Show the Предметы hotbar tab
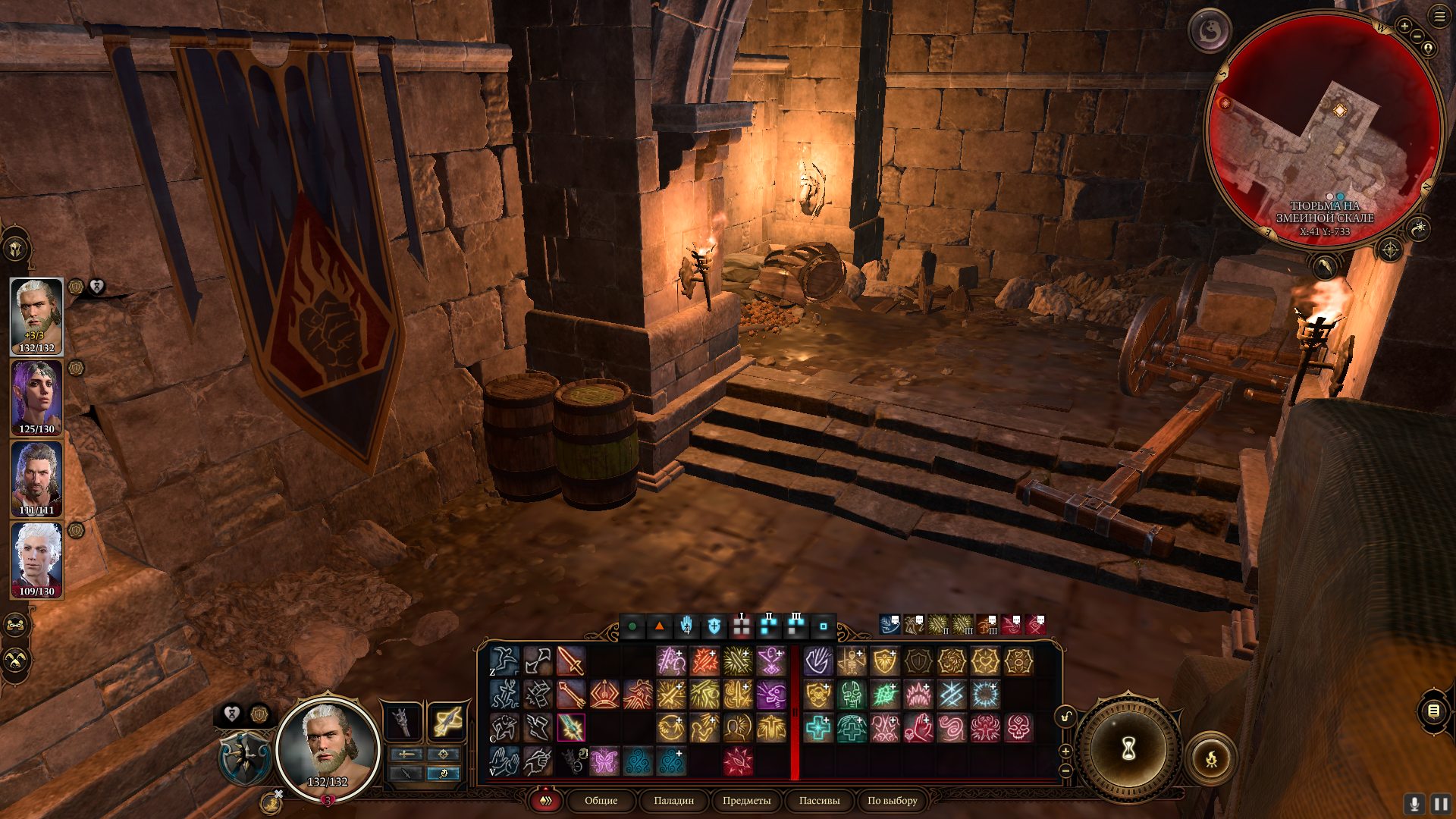Image resolution: width=1456 pixels, height=819 pixels. [746, 800]
